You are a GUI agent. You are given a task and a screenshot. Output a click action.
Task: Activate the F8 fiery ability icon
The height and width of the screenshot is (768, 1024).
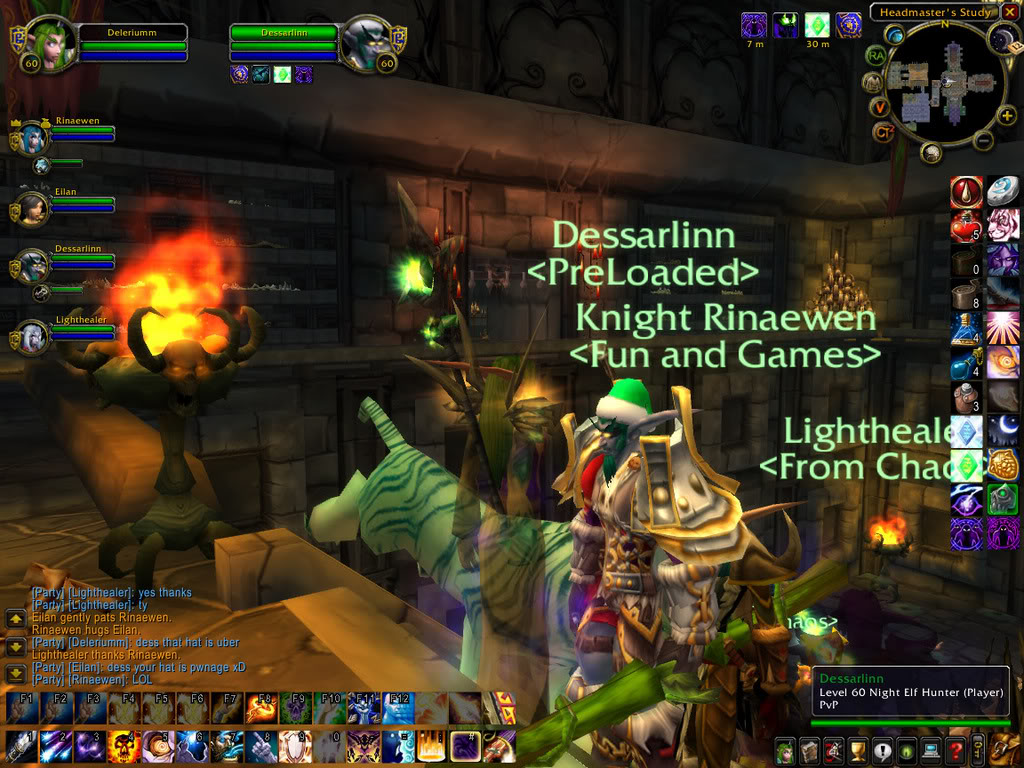(261, 708)
